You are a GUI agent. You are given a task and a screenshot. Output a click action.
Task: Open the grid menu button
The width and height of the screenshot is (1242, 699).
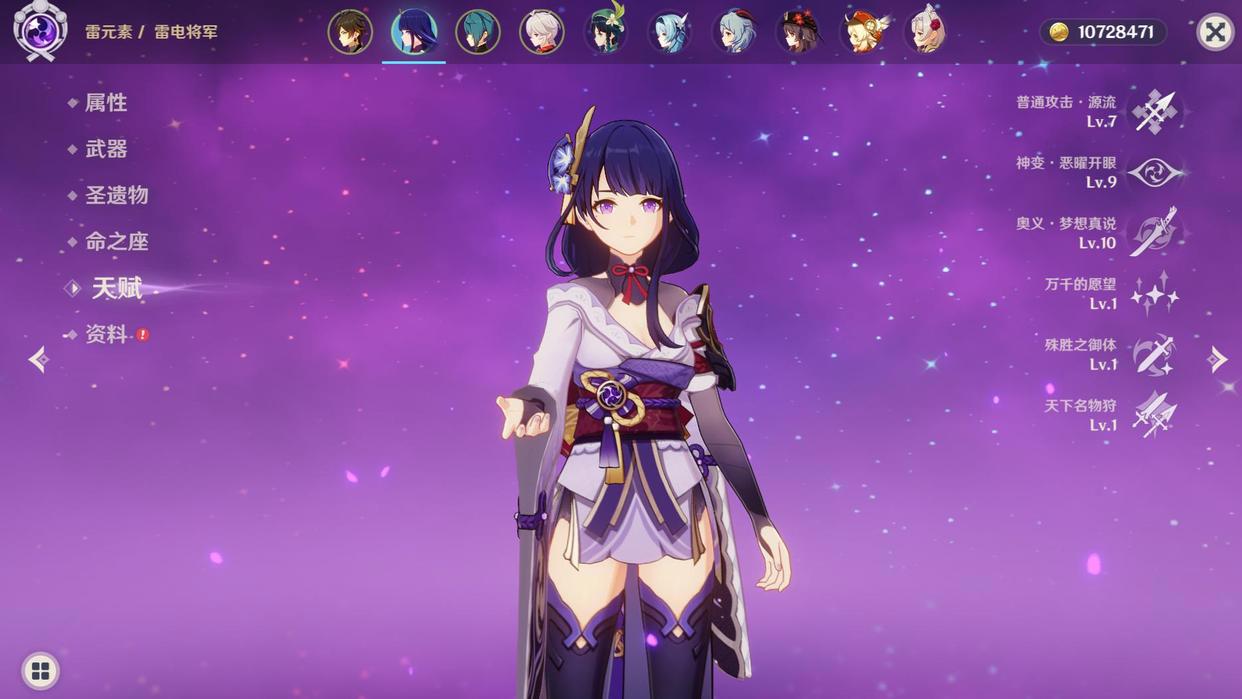pos(40,670)
